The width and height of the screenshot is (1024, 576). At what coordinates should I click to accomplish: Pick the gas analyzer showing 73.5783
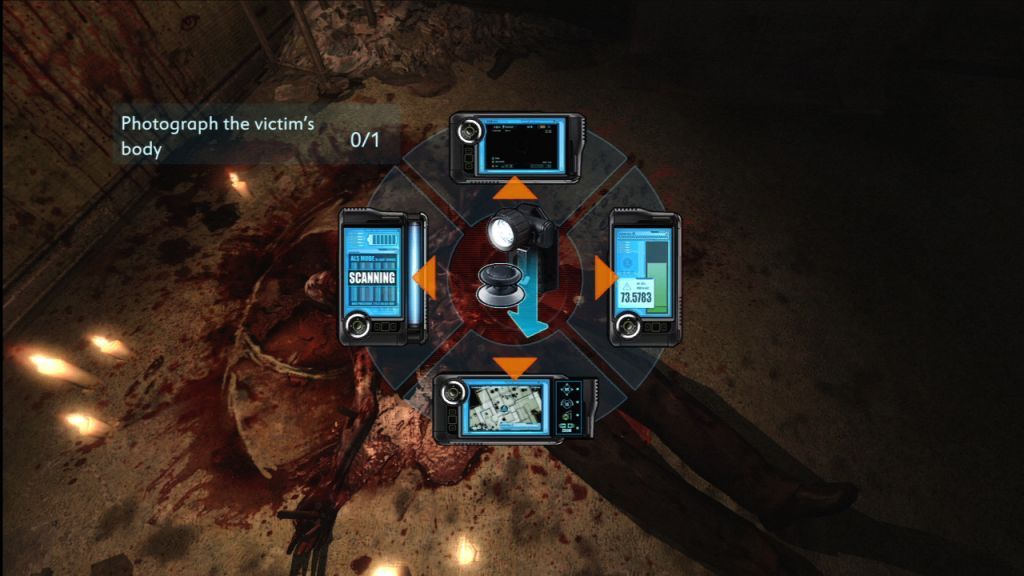643,278
